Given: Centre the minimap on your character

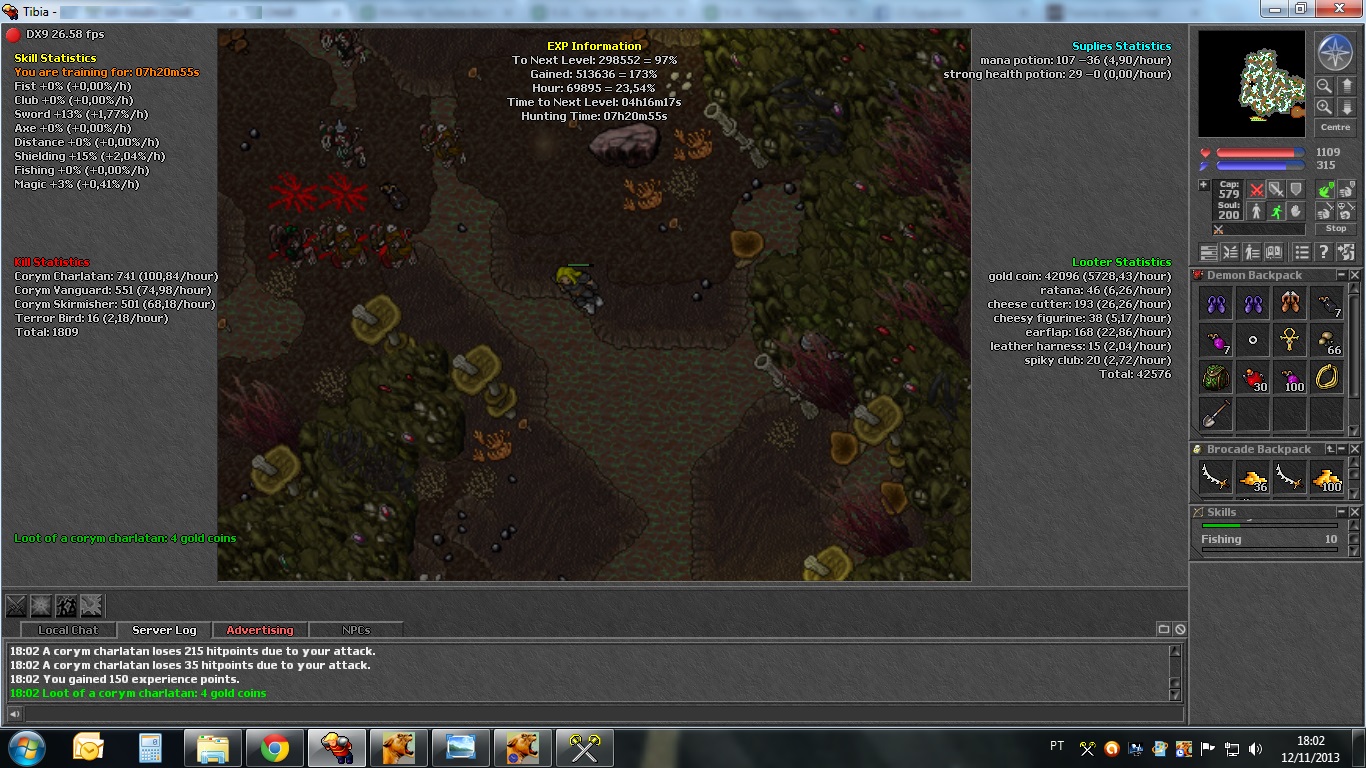Looking at the screenshot, I should click(x=1335, y=127).
